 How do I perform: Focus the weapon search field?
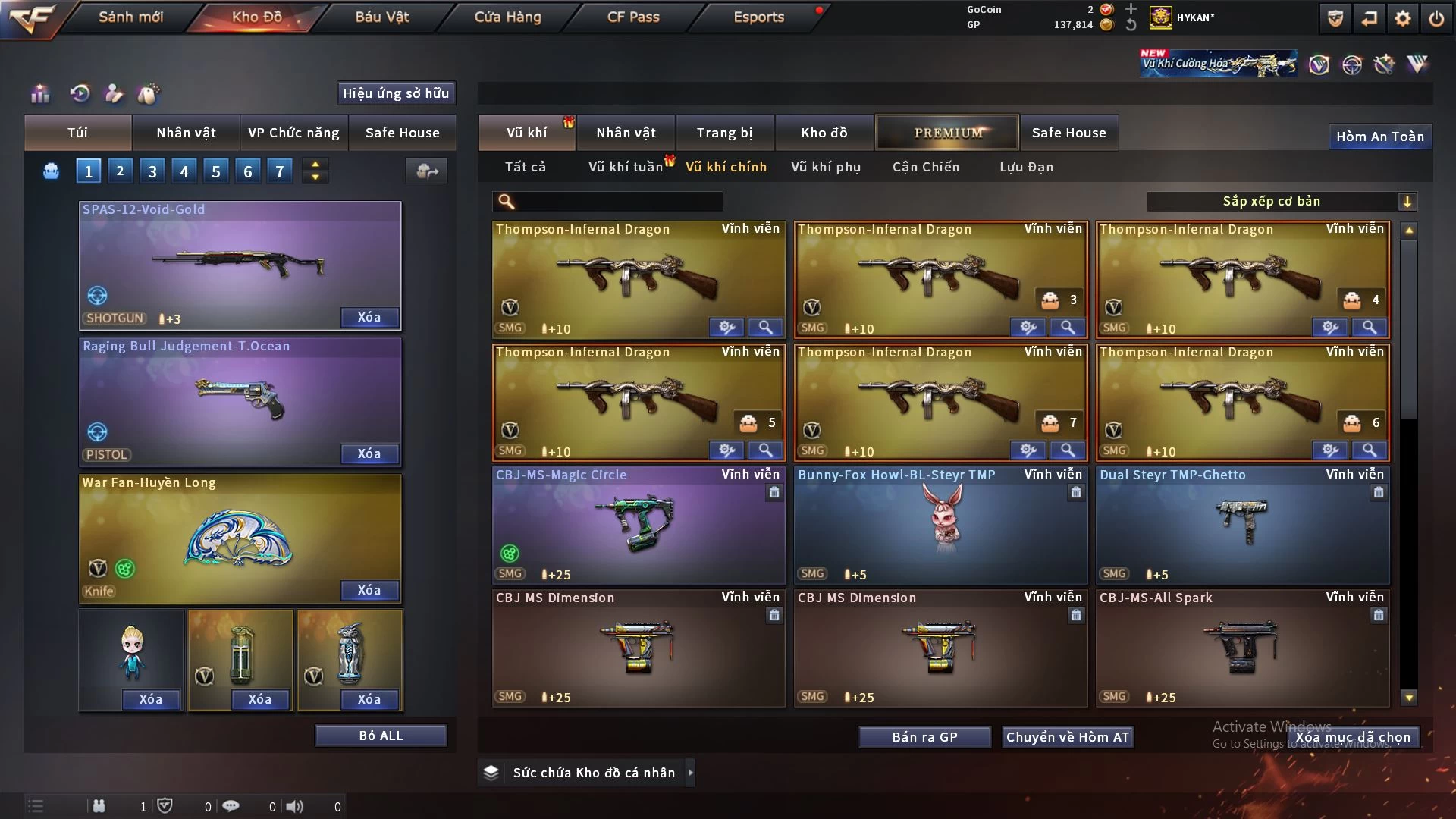[618, 201]
